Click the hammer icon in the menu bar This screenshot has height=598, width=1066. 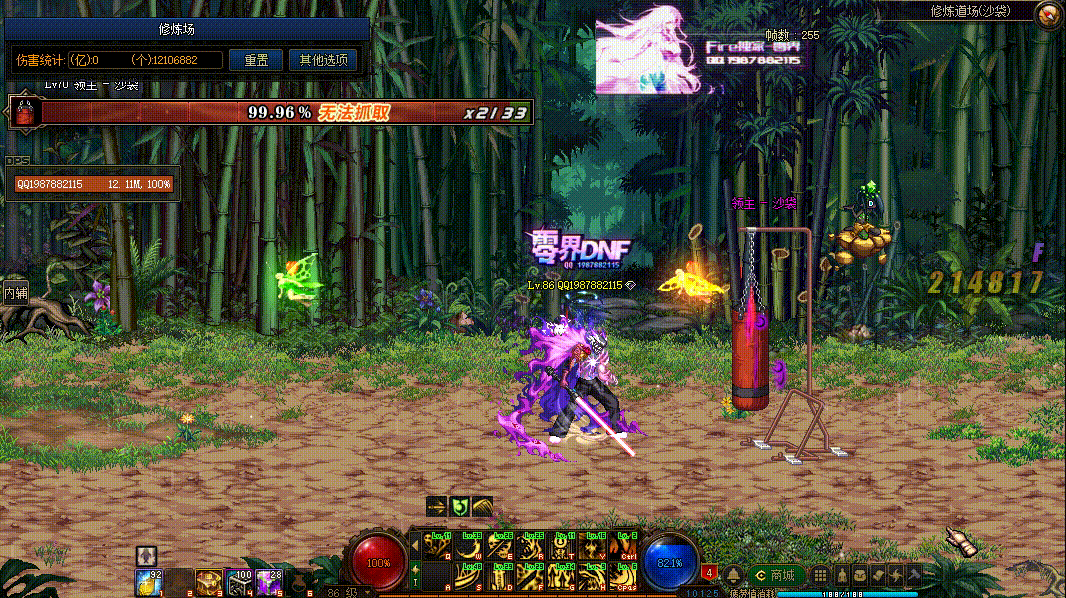914,575
